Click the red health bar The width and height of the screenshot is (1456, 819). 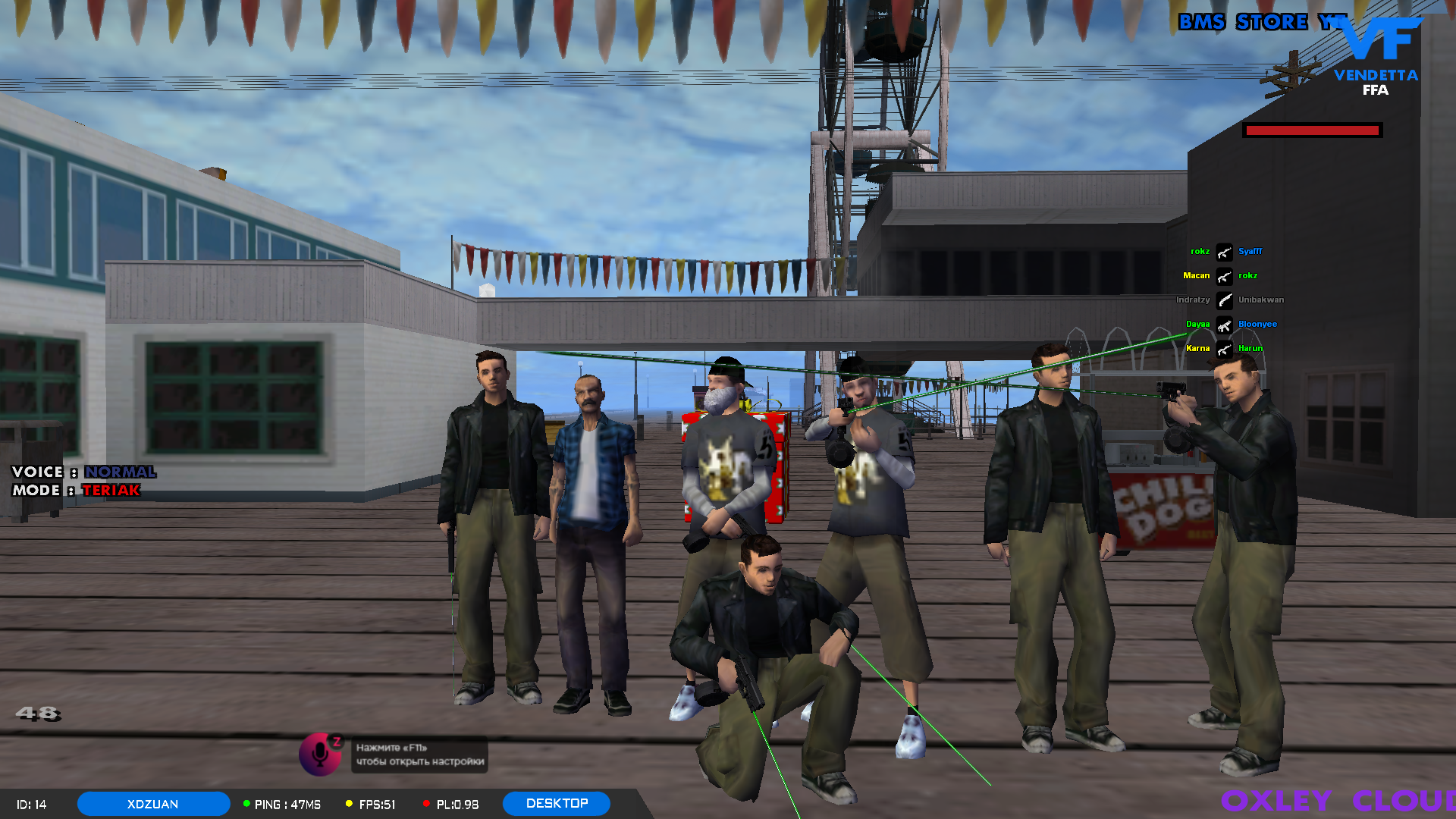1311,130
